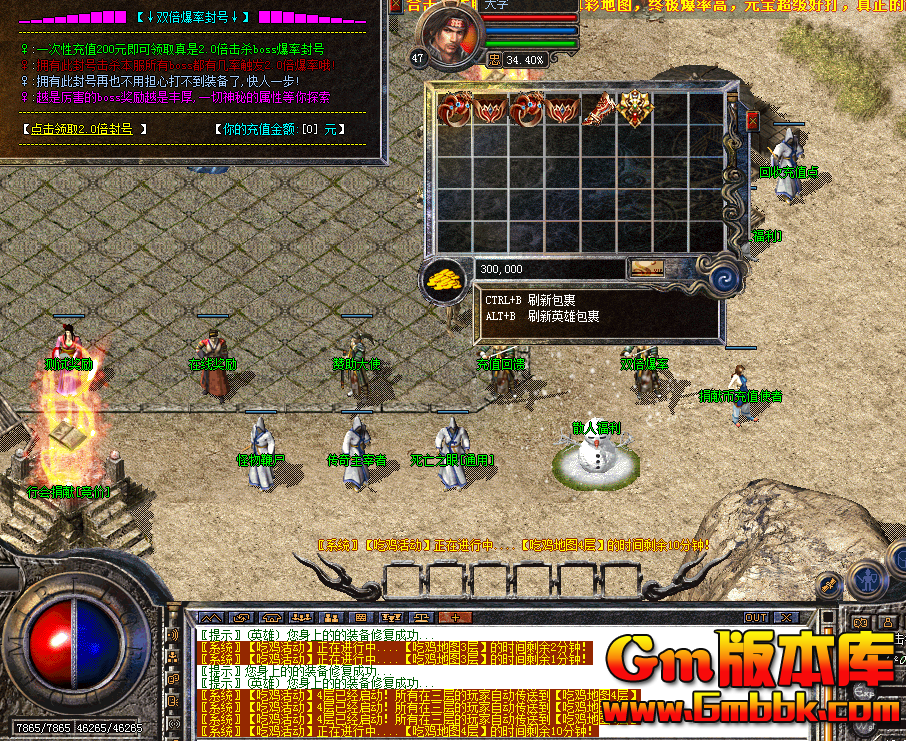Select the golden medal item in the bag
The height and width of the screenshot is (741, 906).
[x=636, y=108]
